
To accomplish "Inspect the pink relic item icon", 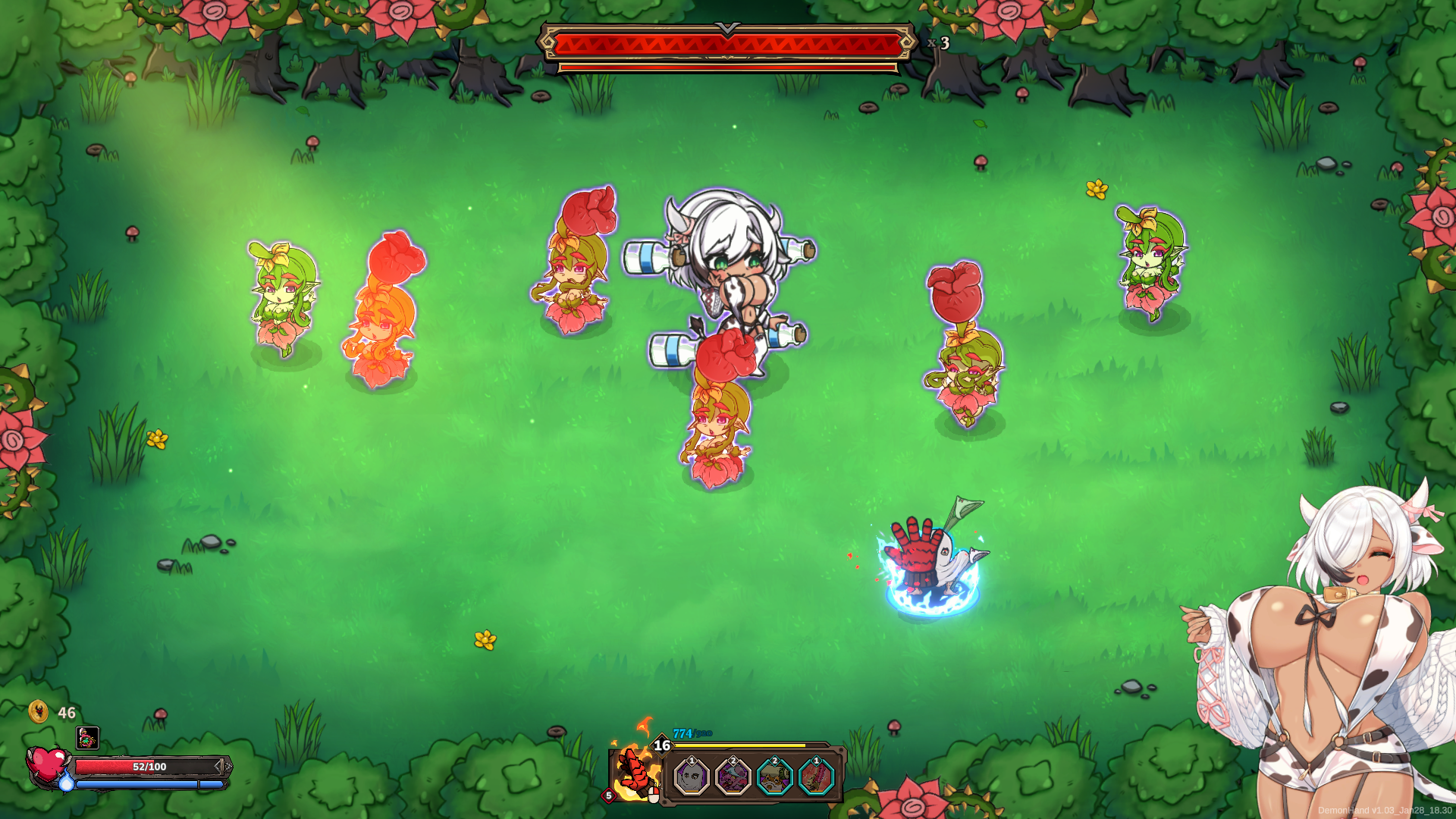I will (x=88, y=737).
